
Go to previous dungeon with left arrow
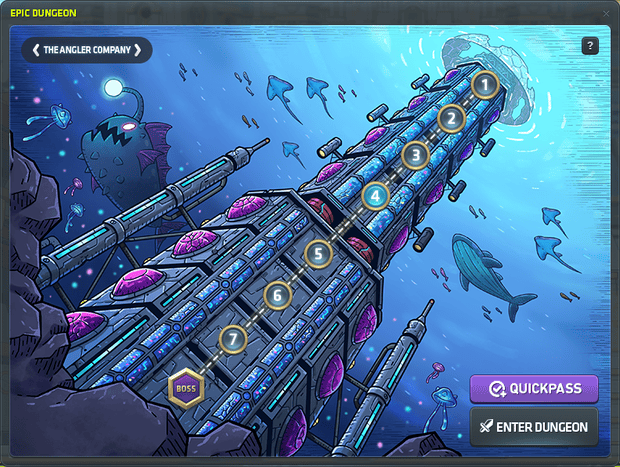[x=36, y=49]
